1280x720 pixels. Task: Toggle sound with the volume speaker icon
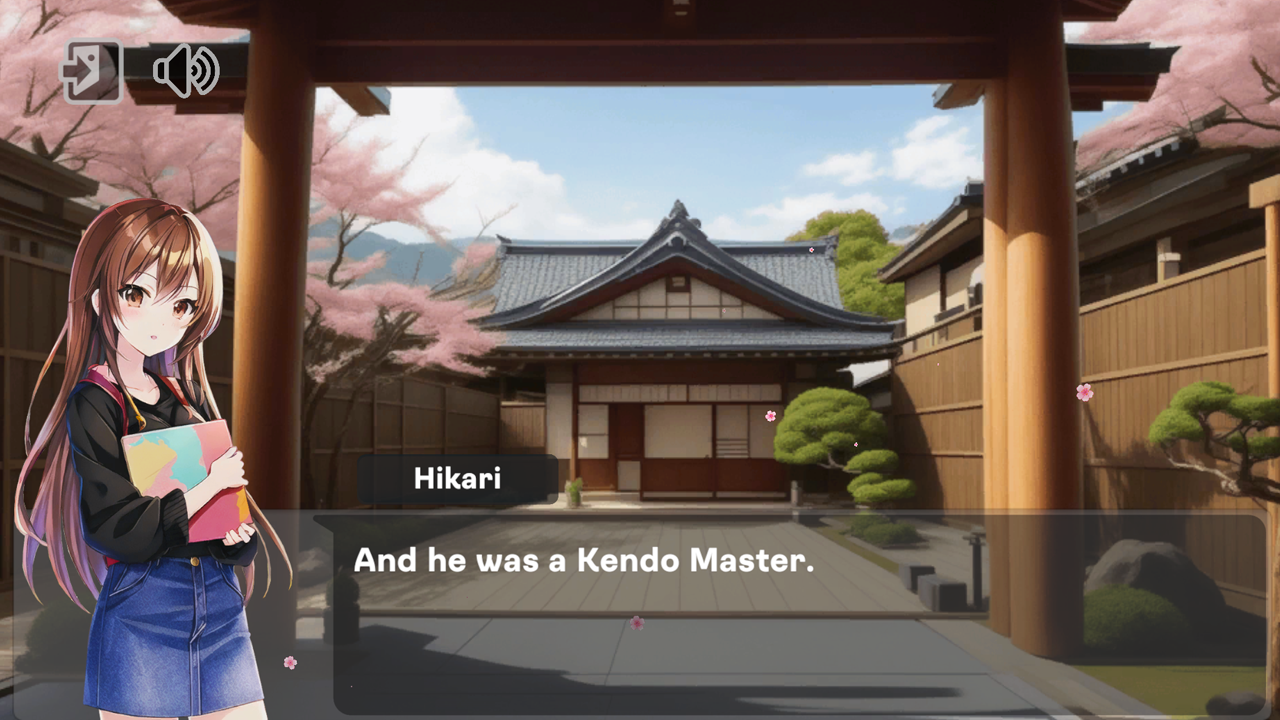(x=183, y=69)
